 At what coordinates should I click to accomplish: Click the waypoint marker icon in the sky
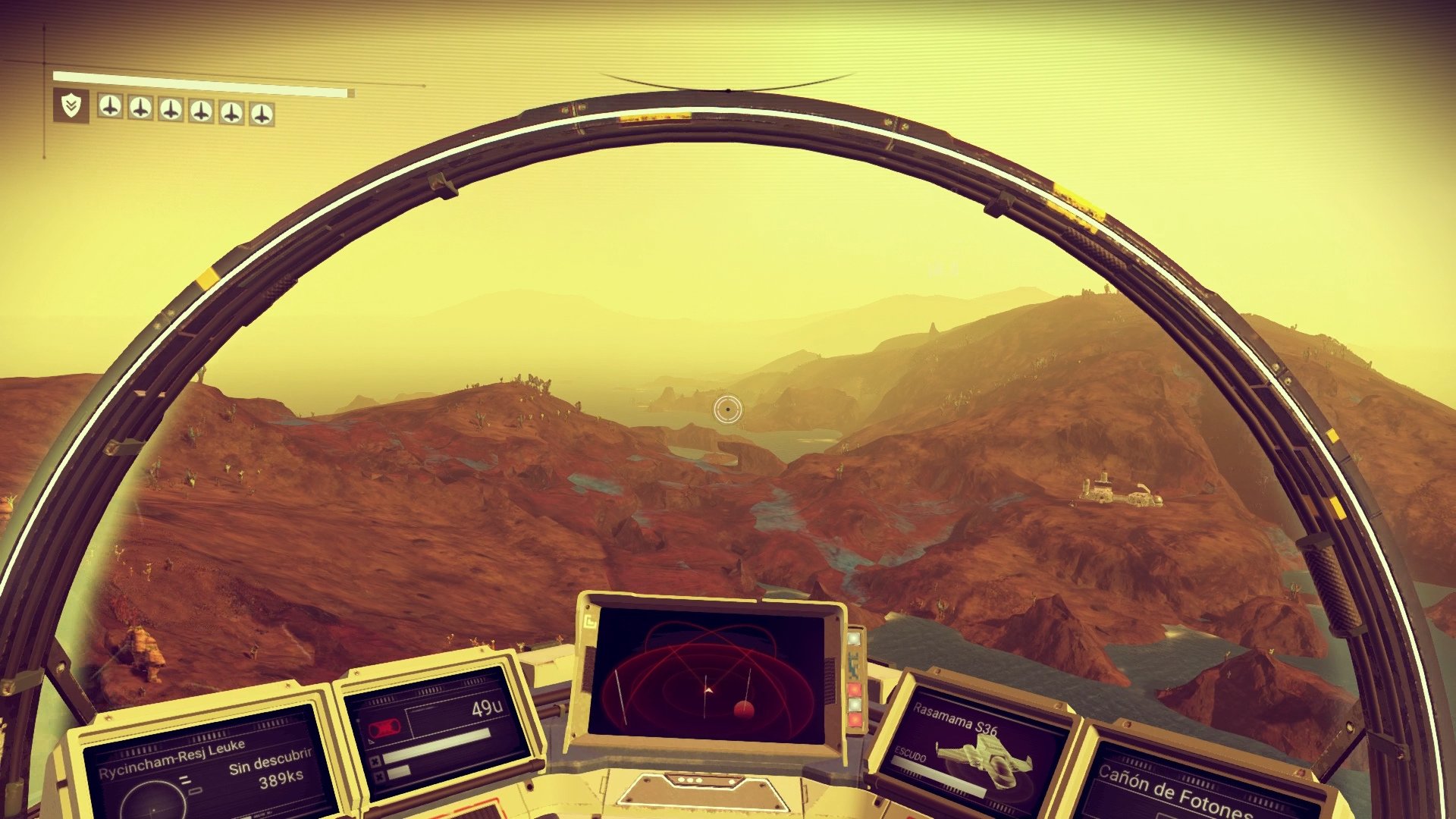[943, 267]
